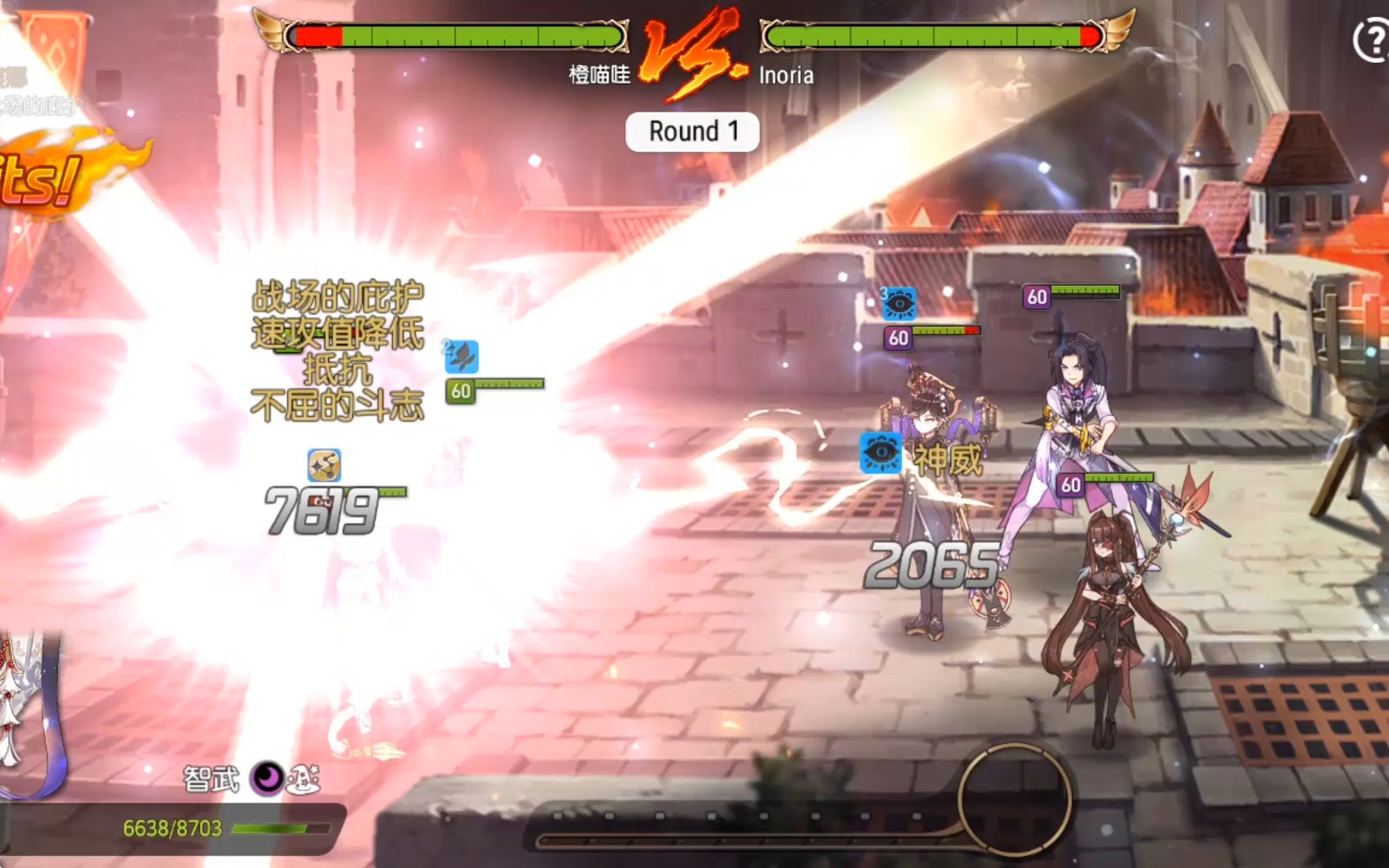Inspect the blue butterfly buff icon
This screenshot has width=1389, height=868.
[x=462, y=357]
